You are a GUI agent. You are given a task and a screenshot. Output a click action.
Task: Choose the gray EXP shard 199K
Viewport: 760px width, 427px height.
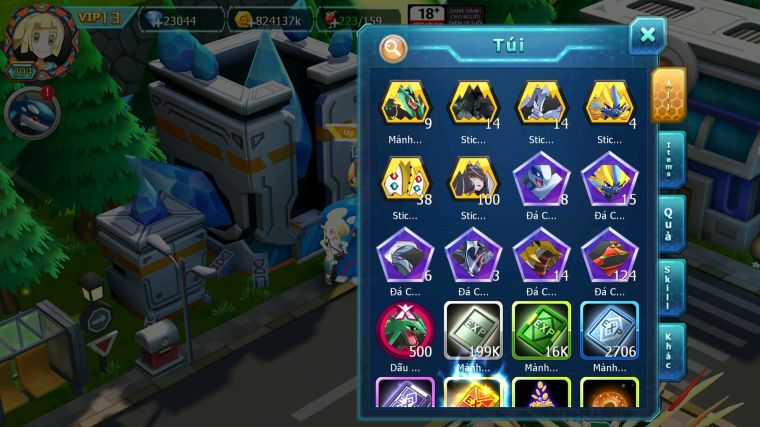point(473,331)
